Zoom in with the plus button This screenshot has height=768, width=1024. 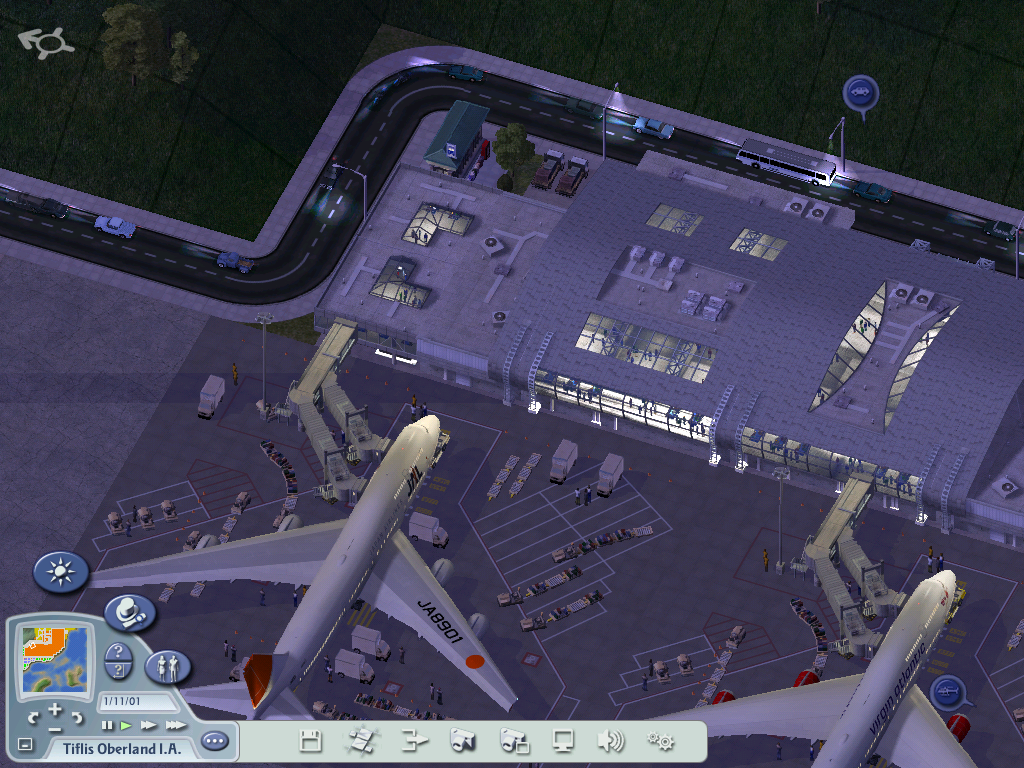tap(55, 708)
